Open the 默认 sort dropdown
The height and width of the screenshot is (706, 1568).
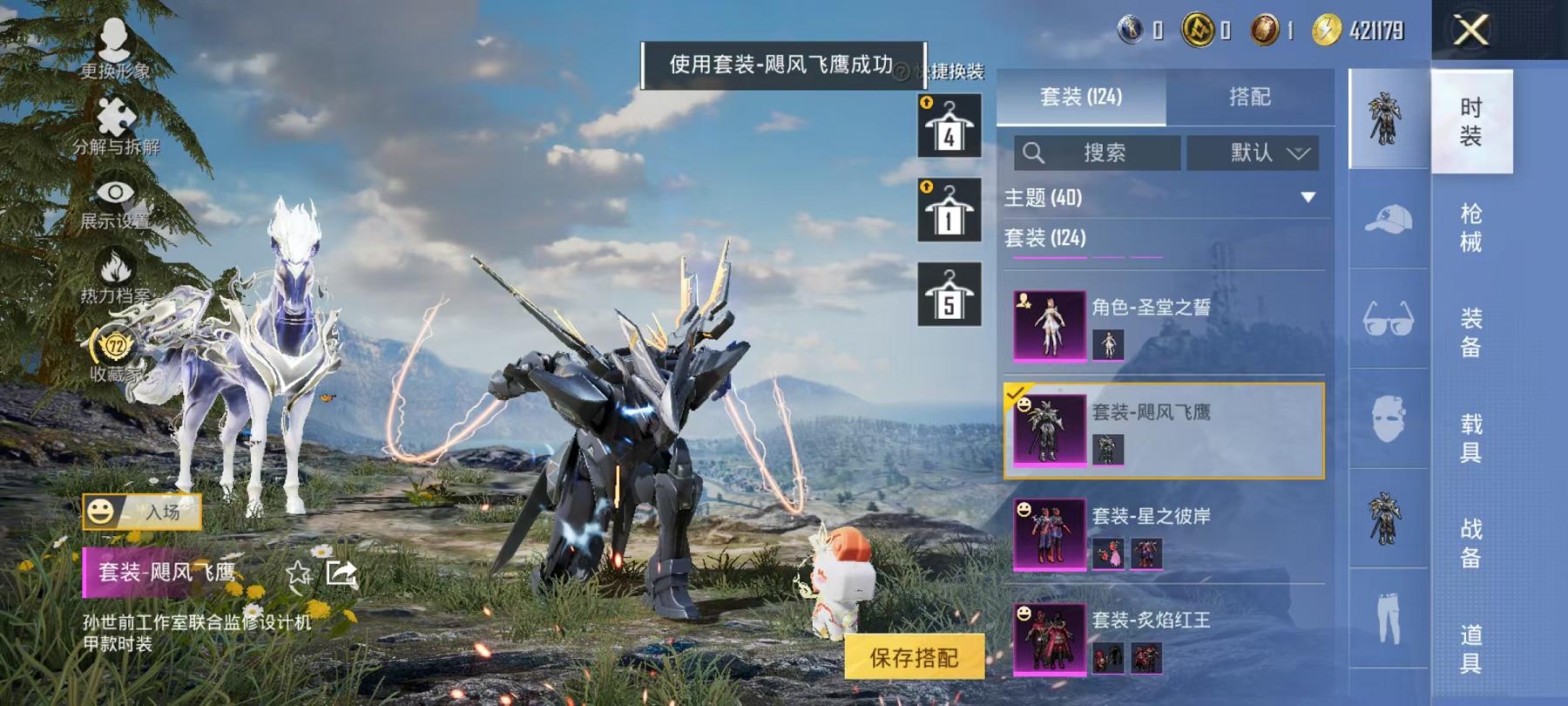[x=1254, y=153]
